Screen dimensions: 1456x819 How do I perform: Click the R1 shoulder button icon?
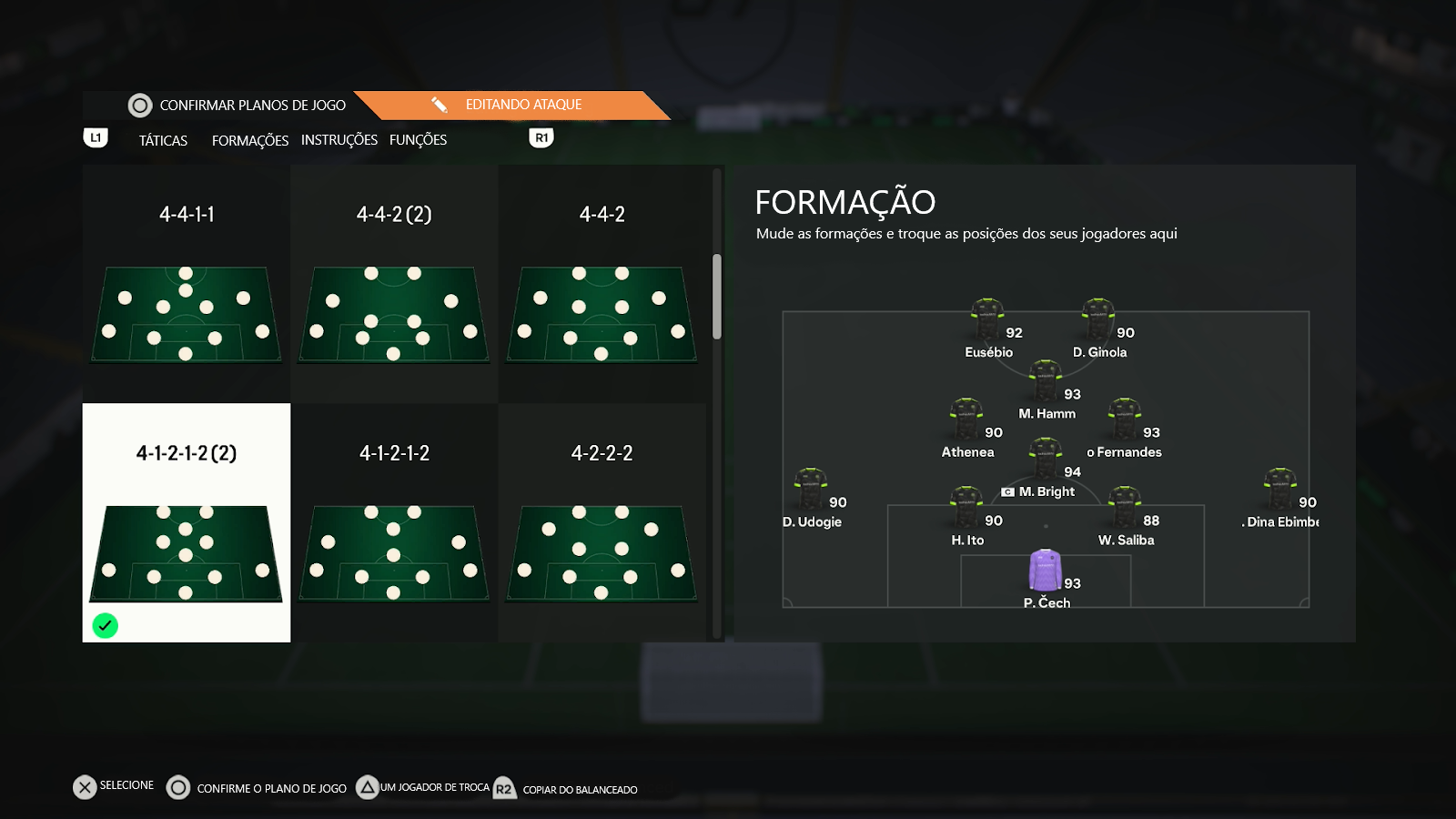(541, 136)
